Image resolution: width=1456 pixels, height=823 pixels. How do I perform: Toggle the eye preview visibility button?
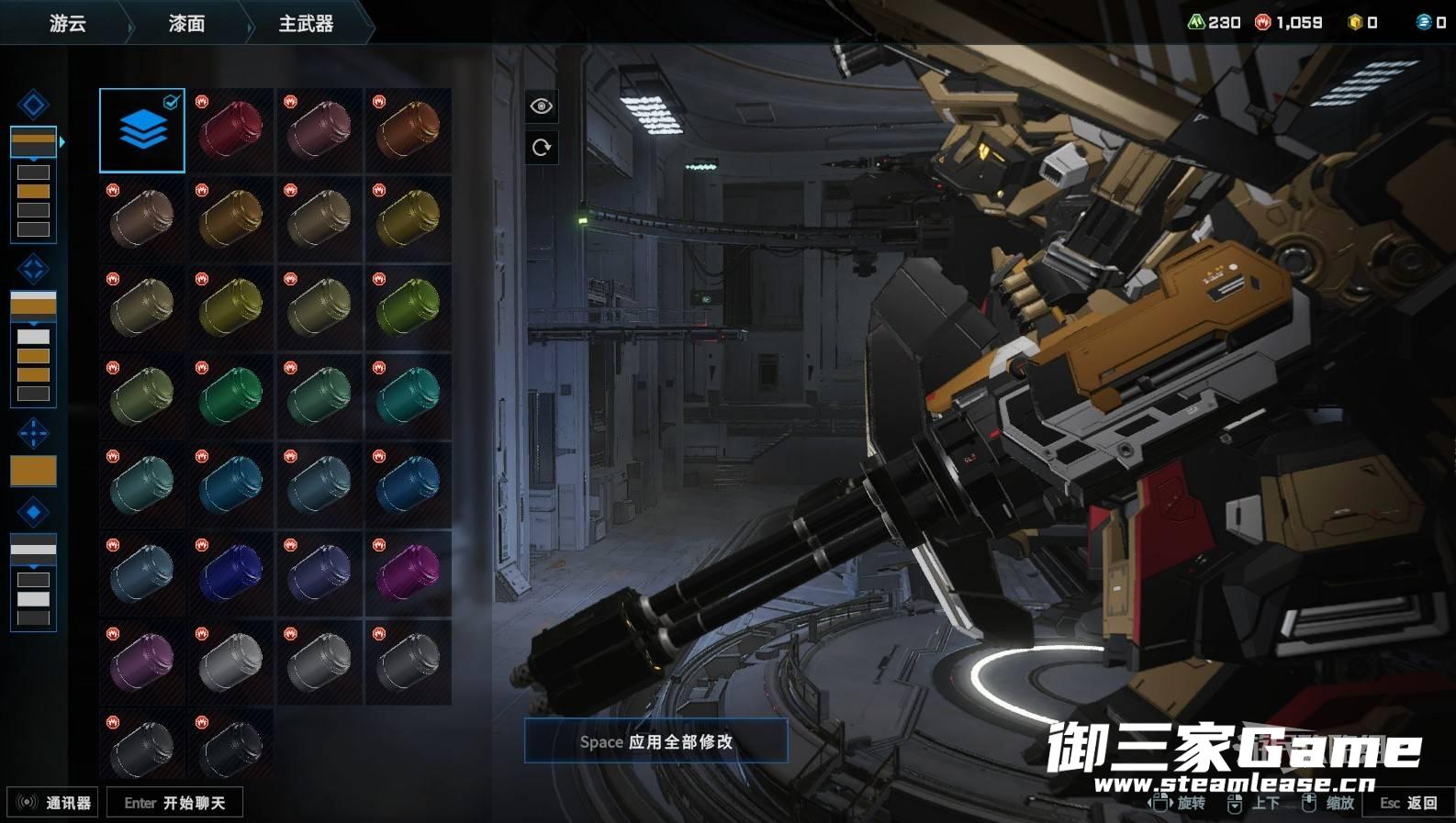[x=542, y=106]
